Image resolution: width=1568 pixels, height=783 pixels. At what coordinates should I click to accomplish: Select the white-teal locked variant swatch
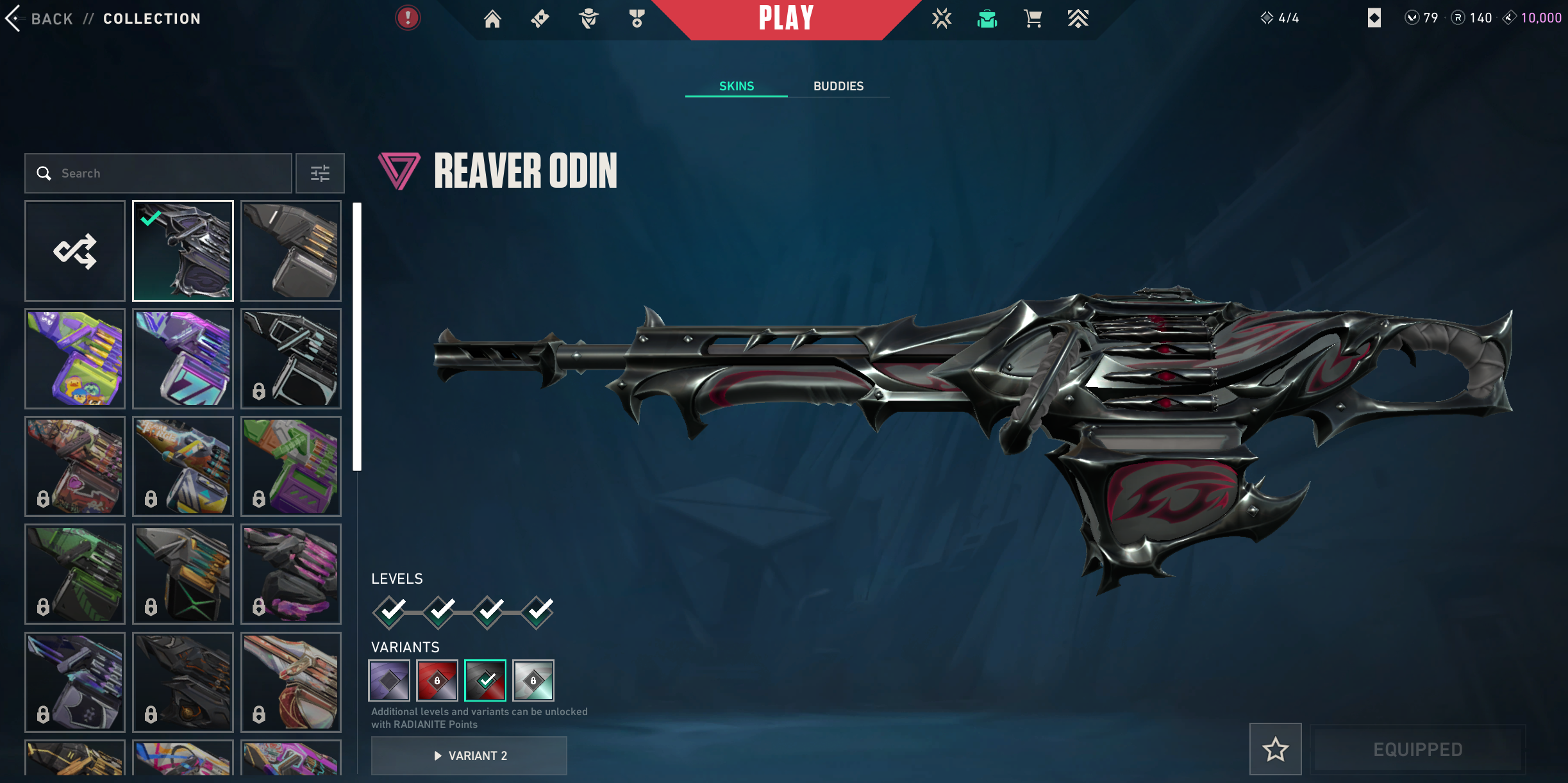tap(533, 680)
